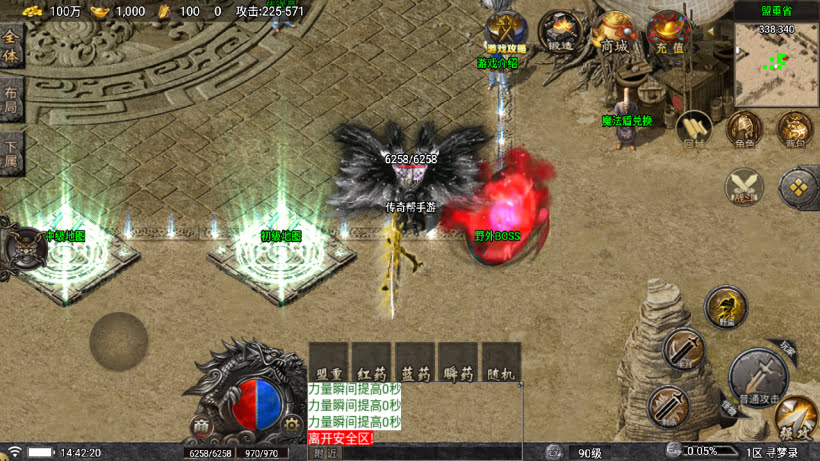Open the 充值 recharge screen
The height and width of the screenshot is (461, 820).
[x=666, y=32]
